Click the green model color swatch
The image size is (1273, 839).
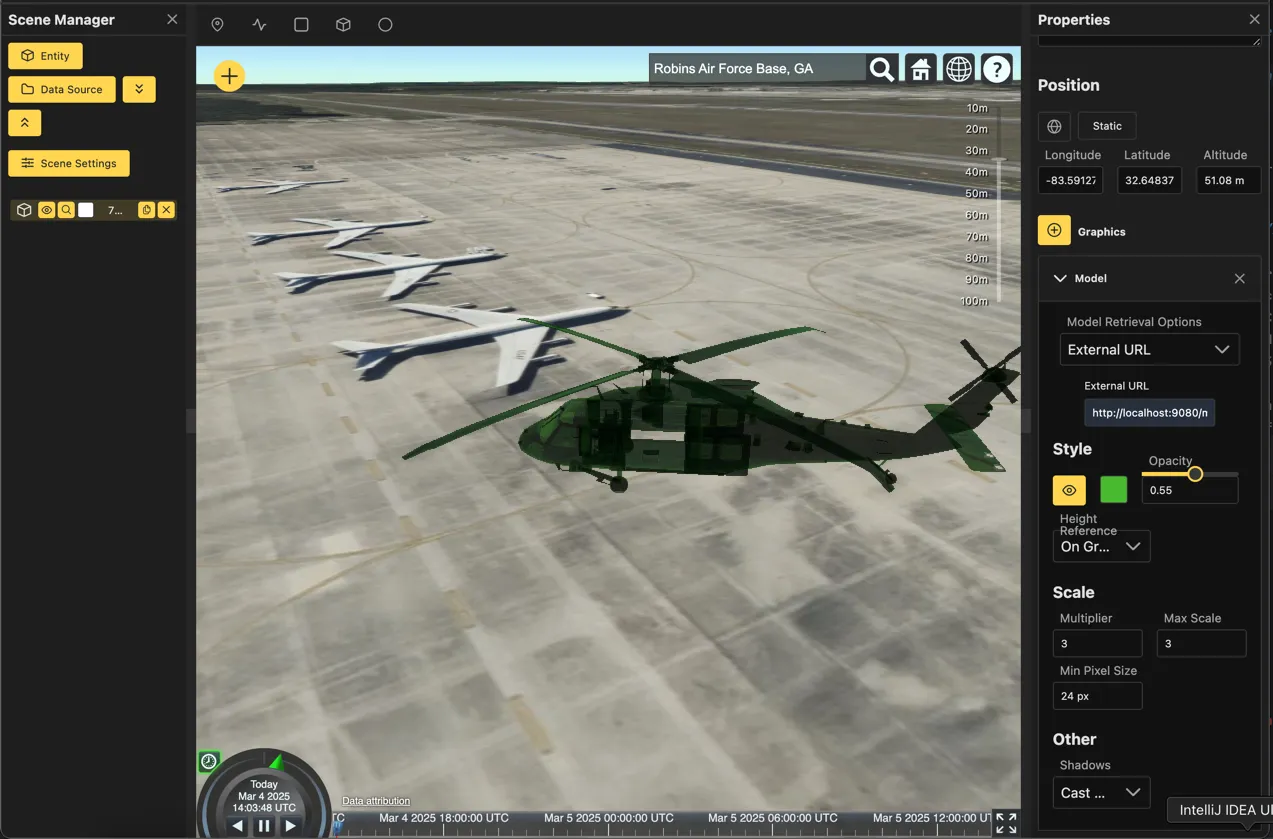point(1113,489)
